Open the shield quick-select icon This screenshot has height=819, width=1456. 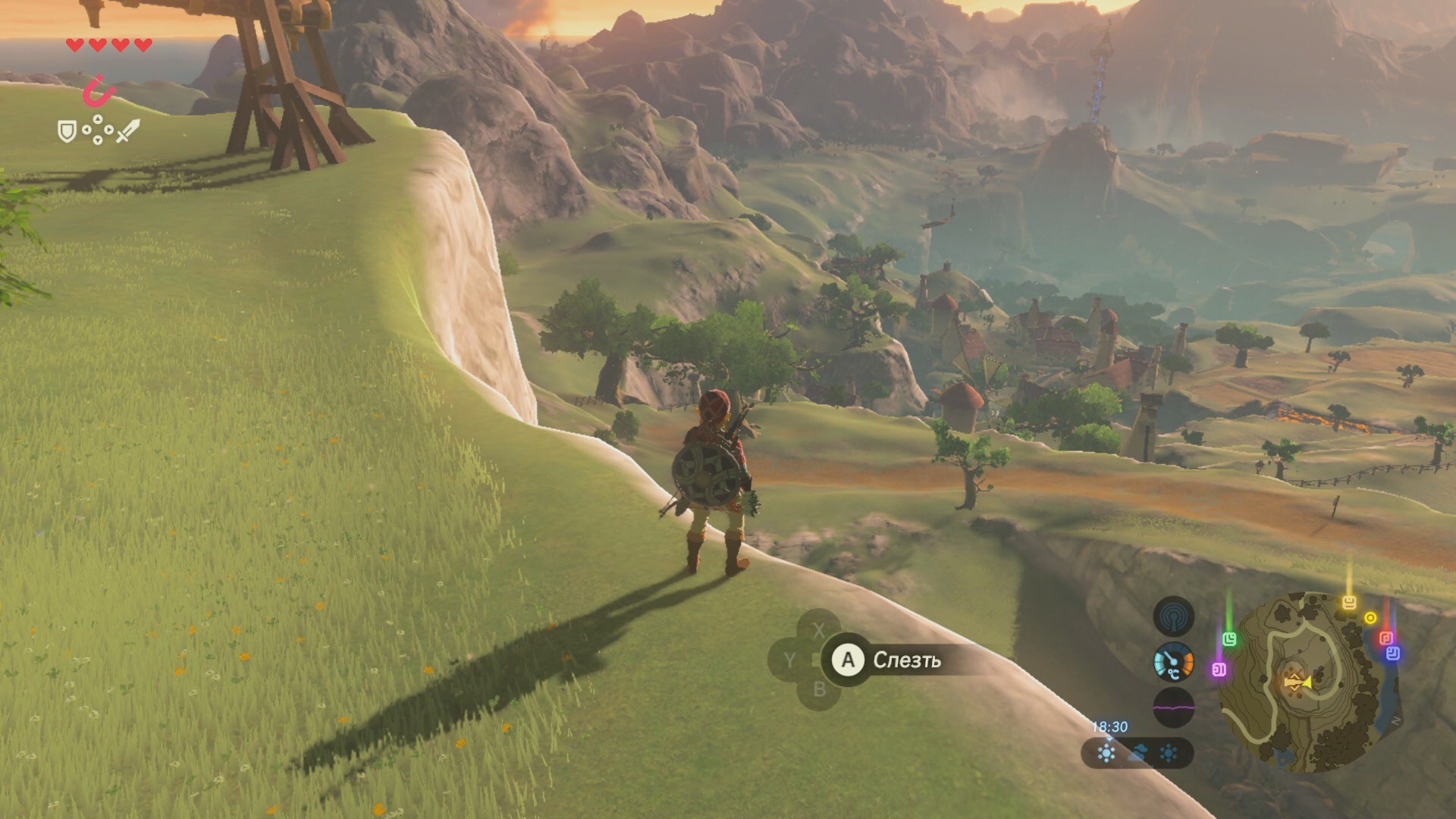[67, 132]
